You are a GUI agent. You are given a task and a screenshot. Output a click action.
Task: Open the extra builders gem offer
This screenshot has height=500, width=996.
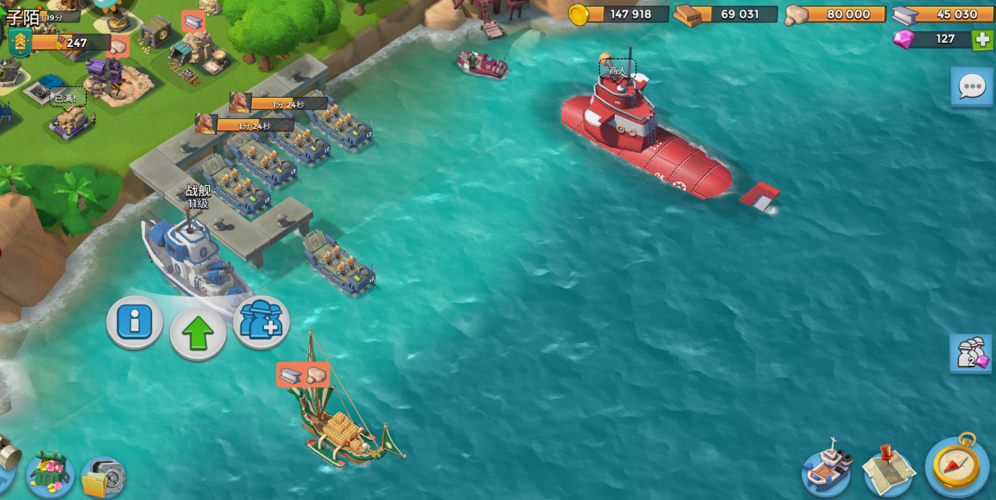click(971, 354)
